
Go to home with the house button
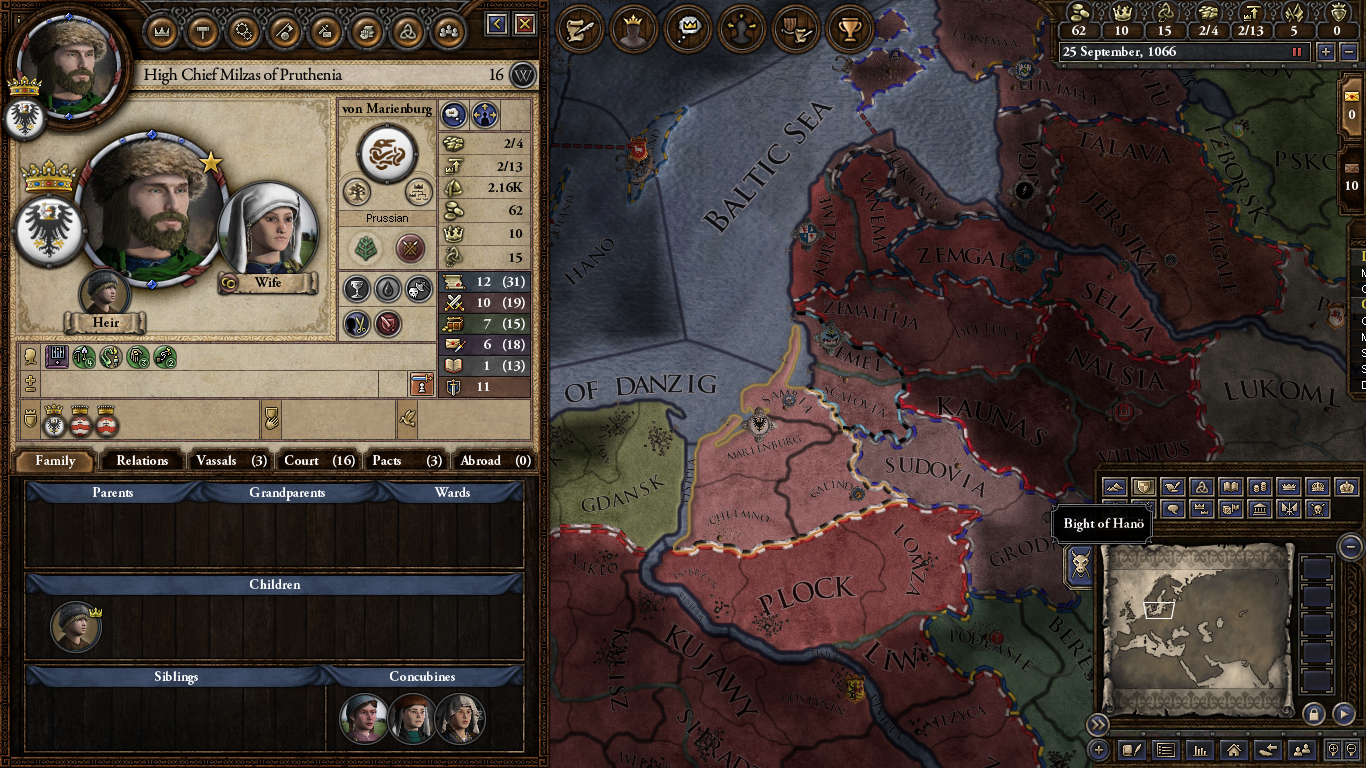(1233, 749)
